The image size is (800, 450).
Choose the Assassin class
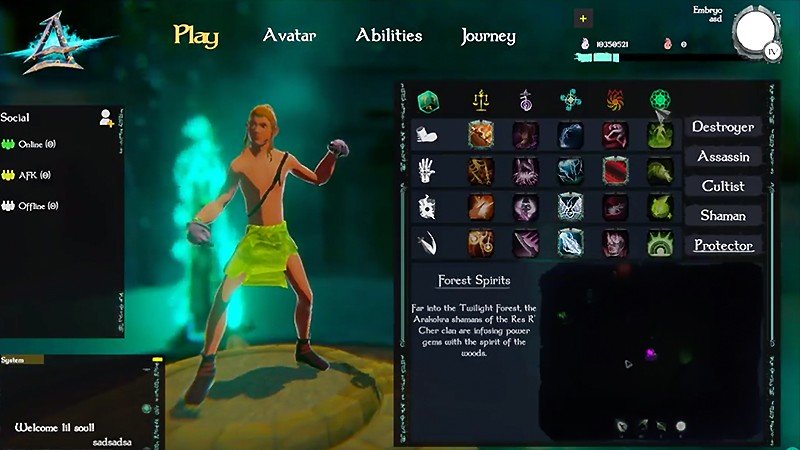[723, 157]
